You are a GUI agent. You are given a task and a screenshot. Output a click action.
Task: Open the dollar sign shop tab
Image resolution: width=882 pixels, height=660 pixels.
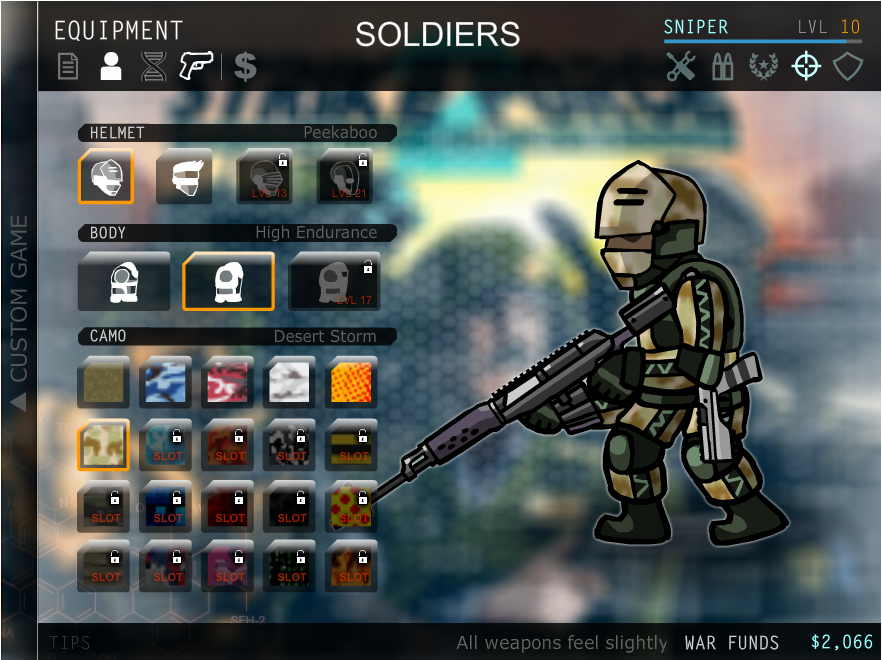(245, 67)
